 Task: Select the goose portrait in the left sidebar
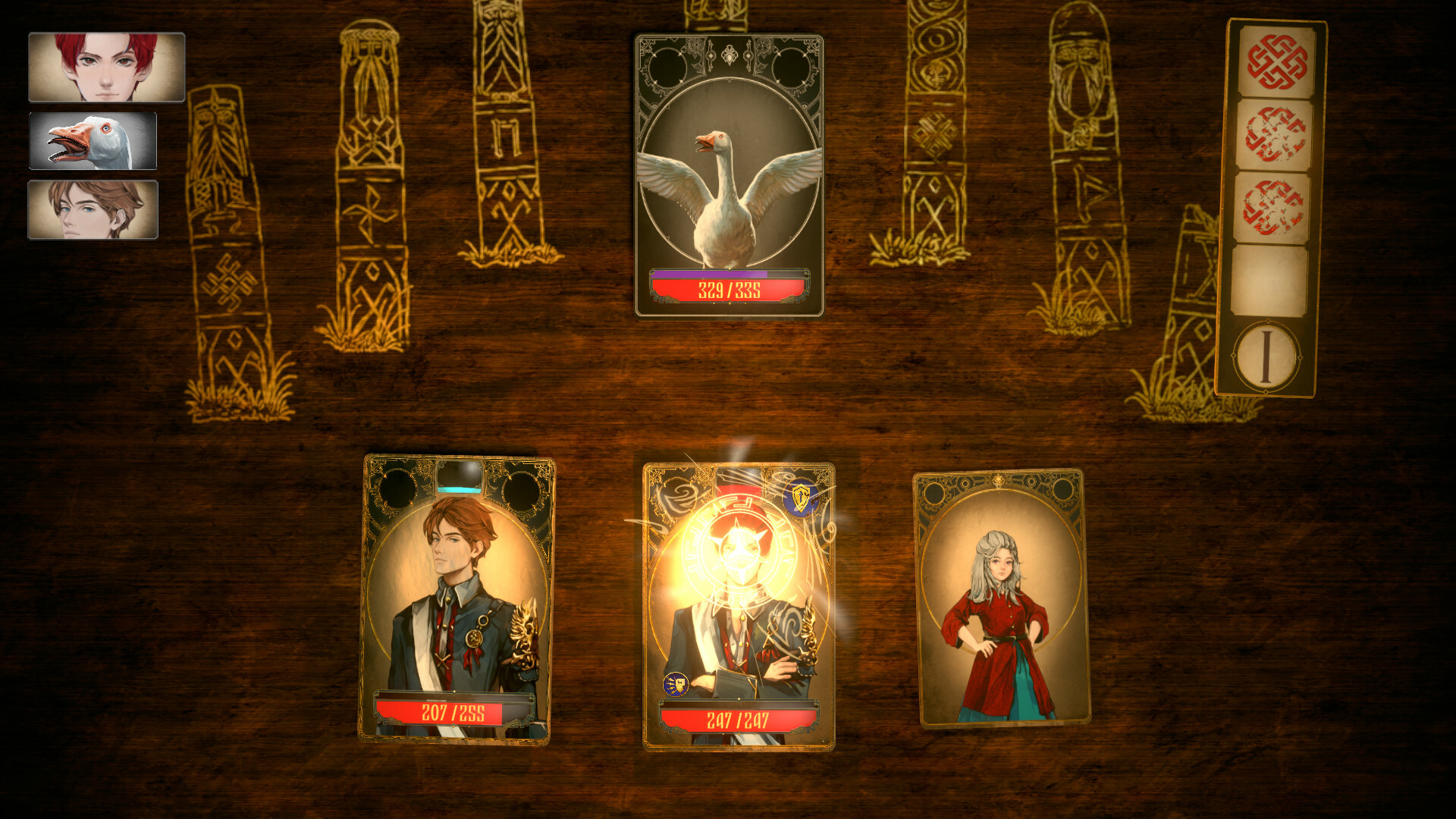94,142
